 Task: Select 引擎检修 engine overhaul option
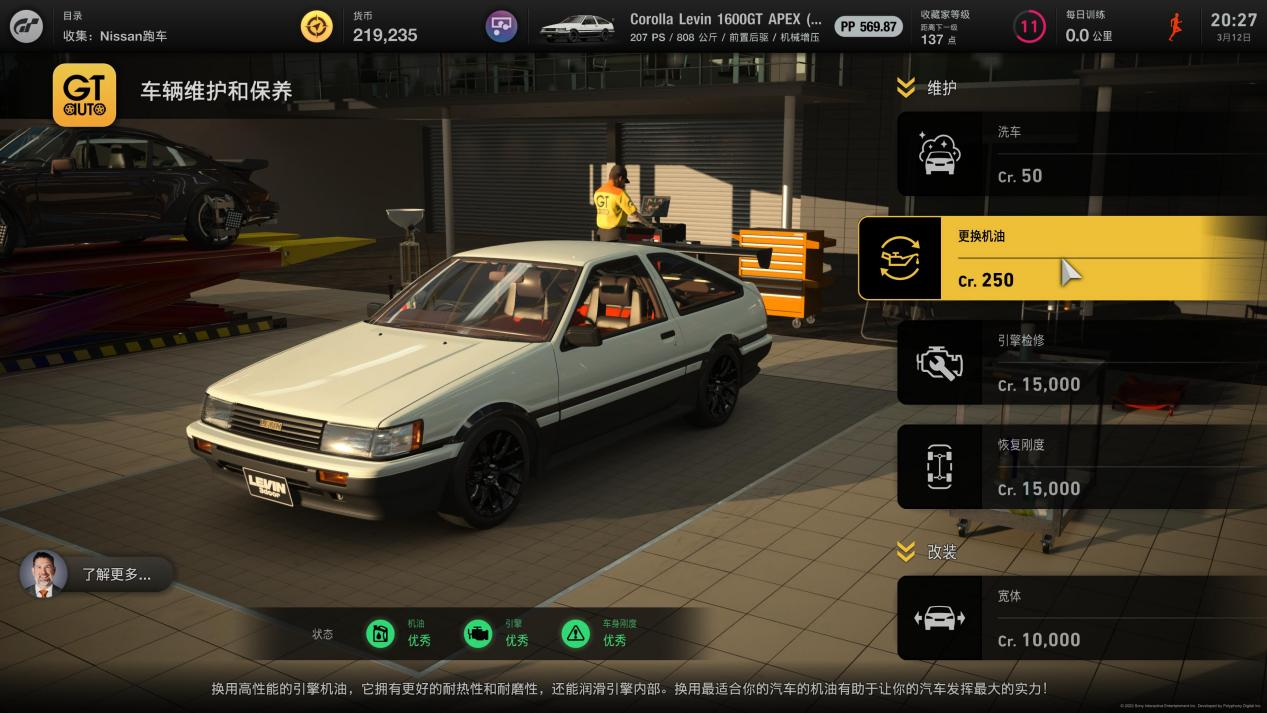pyautogui.click(x=1080, y=362)
